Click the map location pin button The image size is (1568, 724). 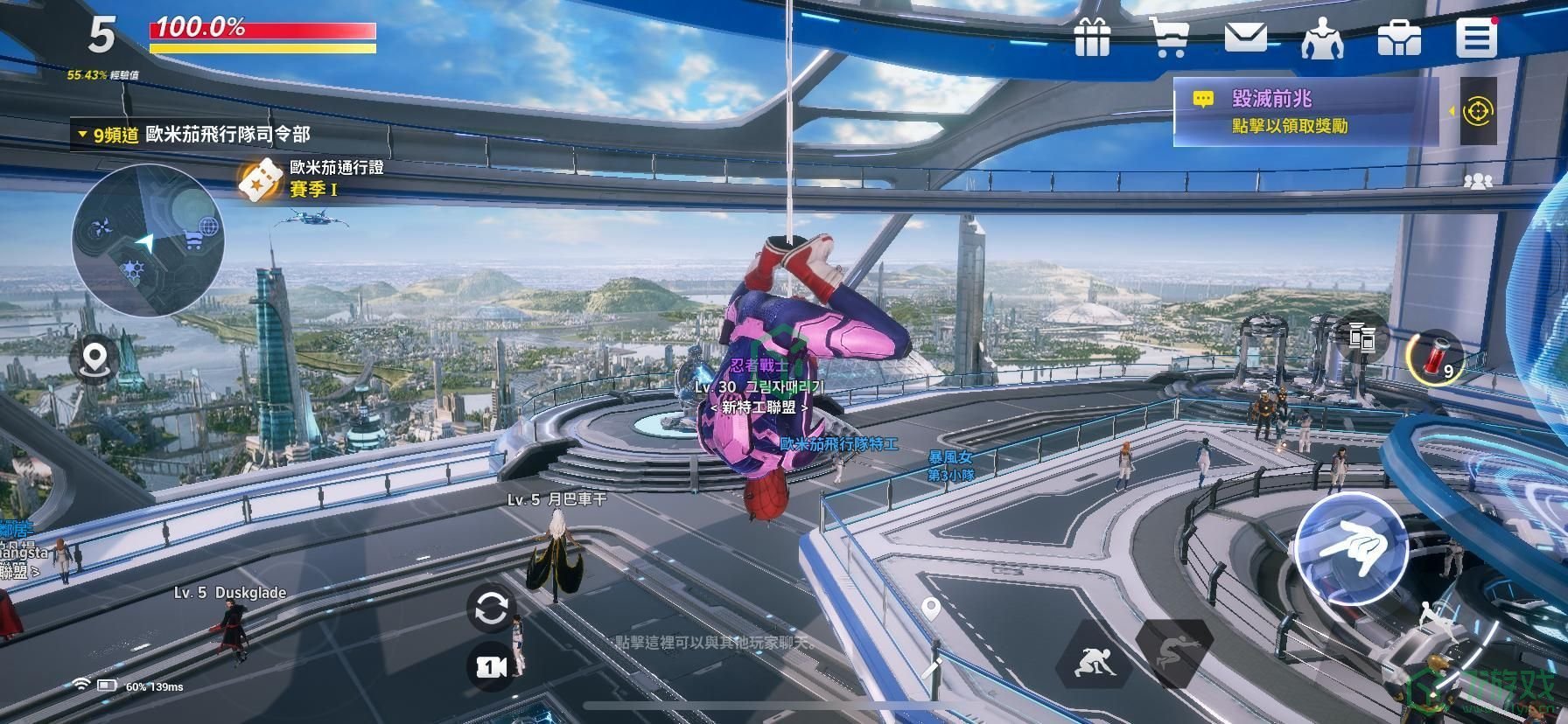[x=95, y=359]
